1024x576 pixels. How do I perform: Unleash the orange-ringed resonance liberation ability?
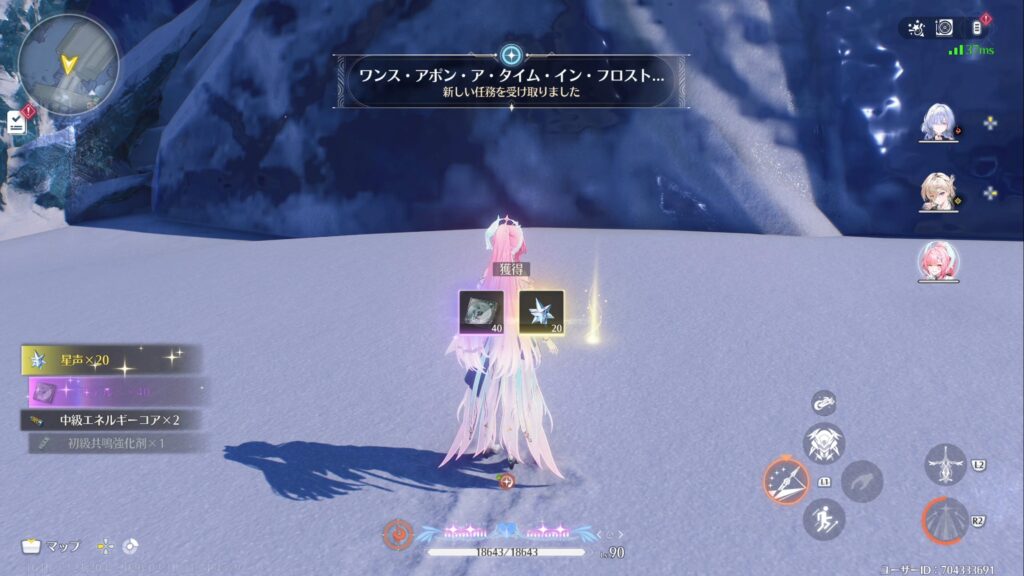[x=945, y=520]
